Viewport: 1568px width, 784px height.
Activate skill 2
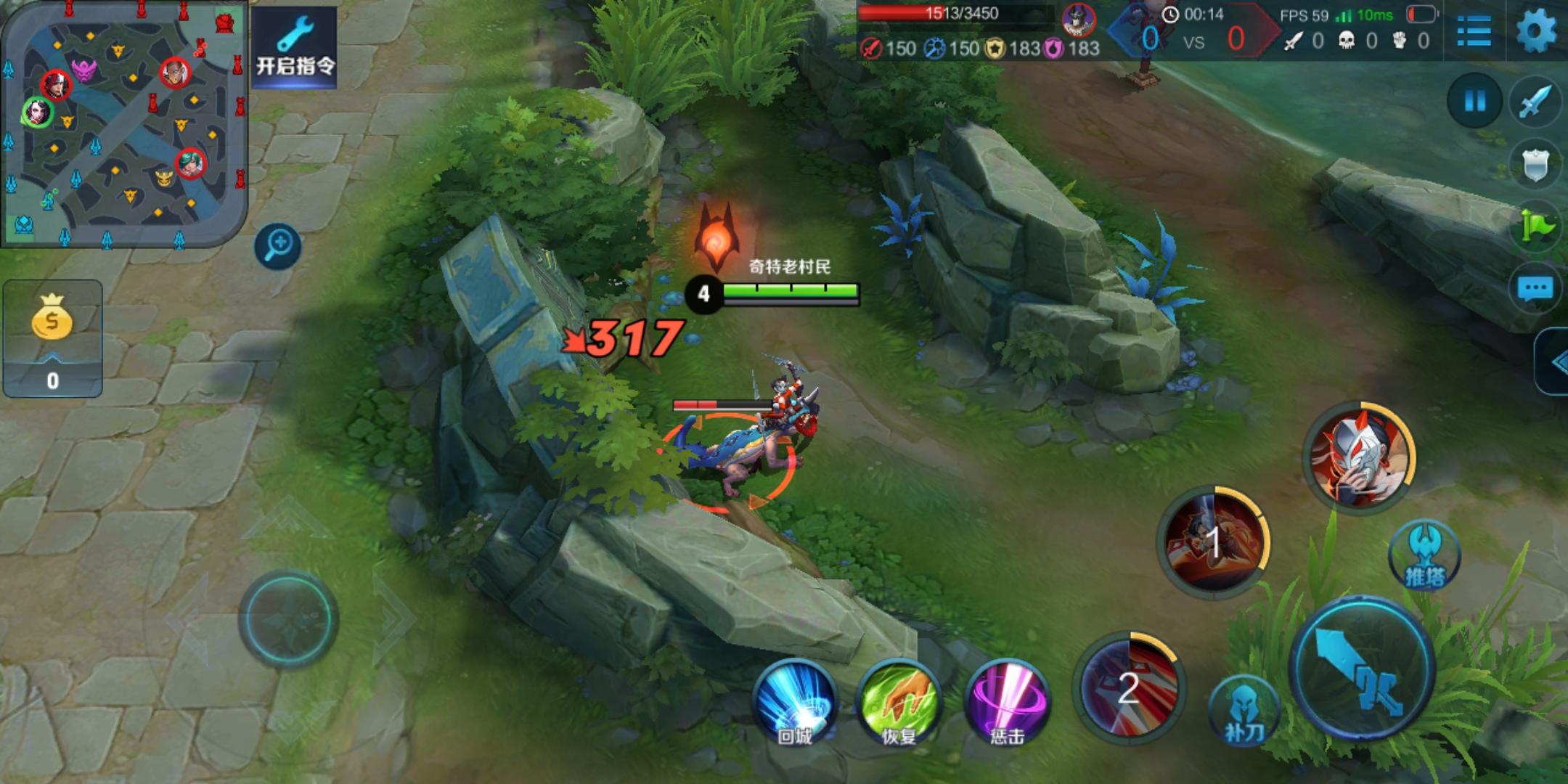[1129, 686]
